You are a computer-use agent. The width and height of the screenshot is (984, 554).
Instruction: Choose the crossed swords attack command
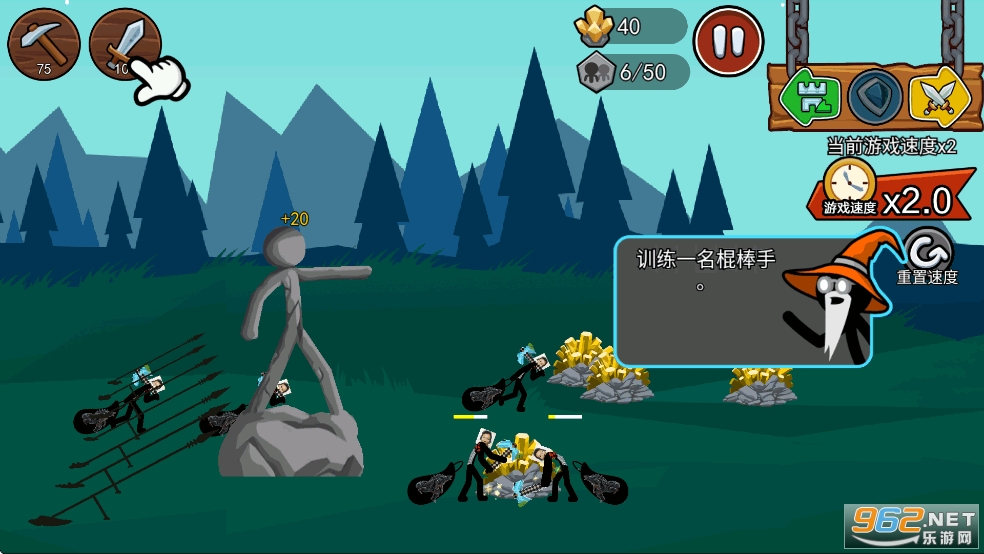(x=938, y=97)
